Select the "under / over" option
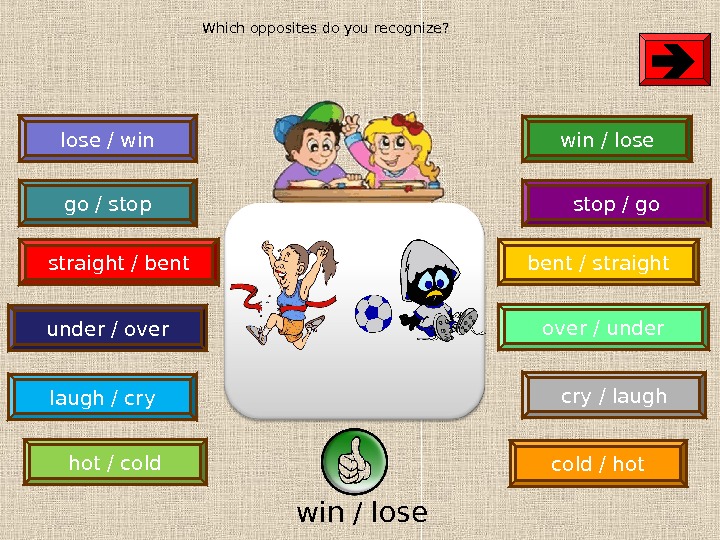The image size is (720, 540). tap(107, 328)
